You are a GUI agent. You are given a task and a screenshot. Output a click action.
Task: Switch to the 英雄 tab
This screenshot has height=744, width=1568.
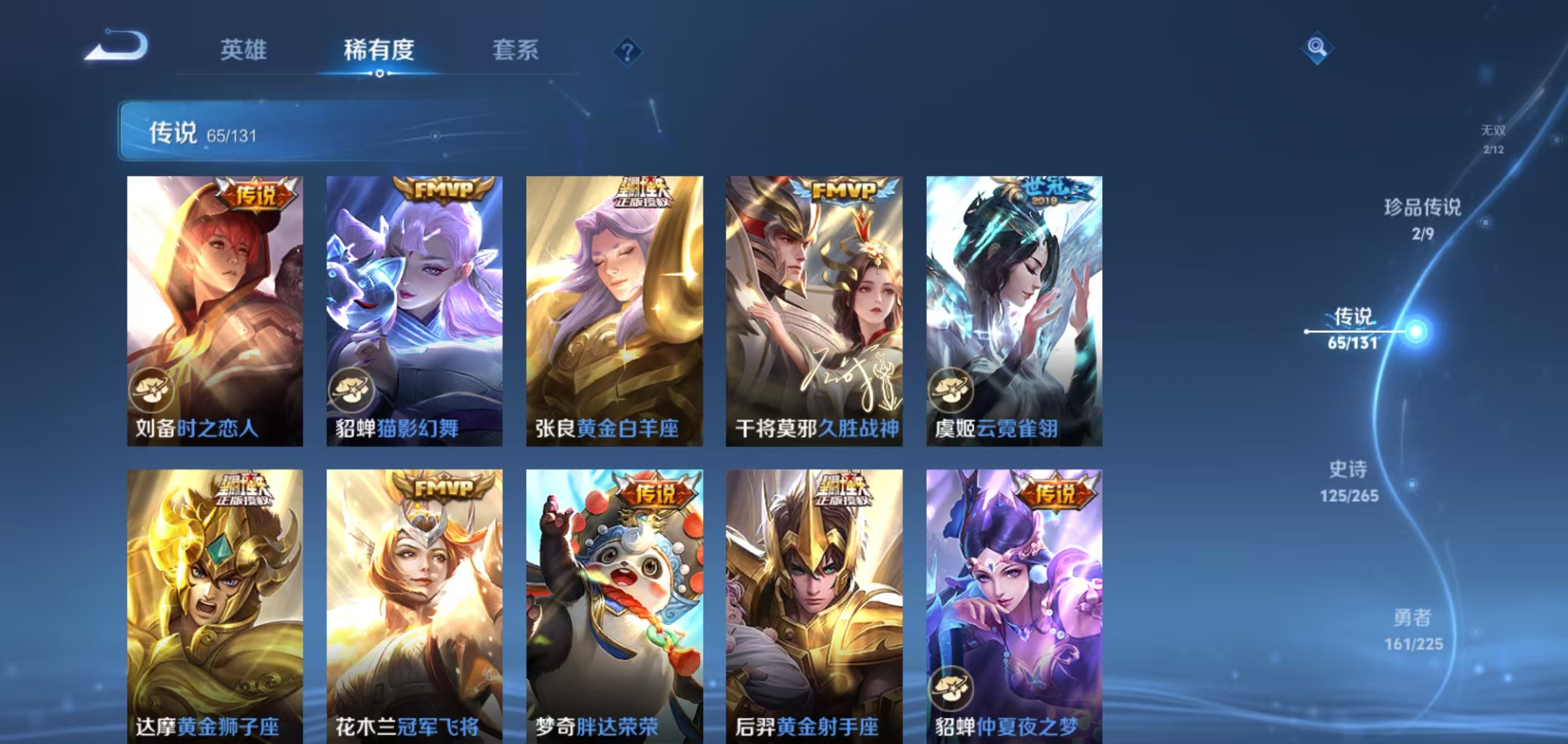tap(243, 51)
